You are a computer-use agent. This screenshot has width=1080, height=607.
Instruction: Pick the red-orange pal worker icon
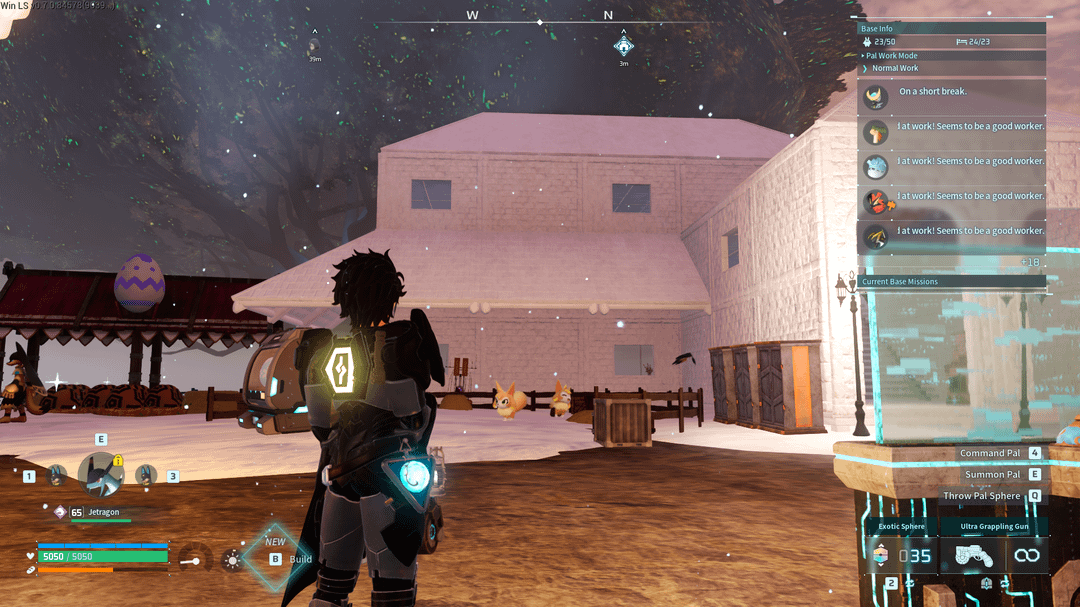[877, 201]
